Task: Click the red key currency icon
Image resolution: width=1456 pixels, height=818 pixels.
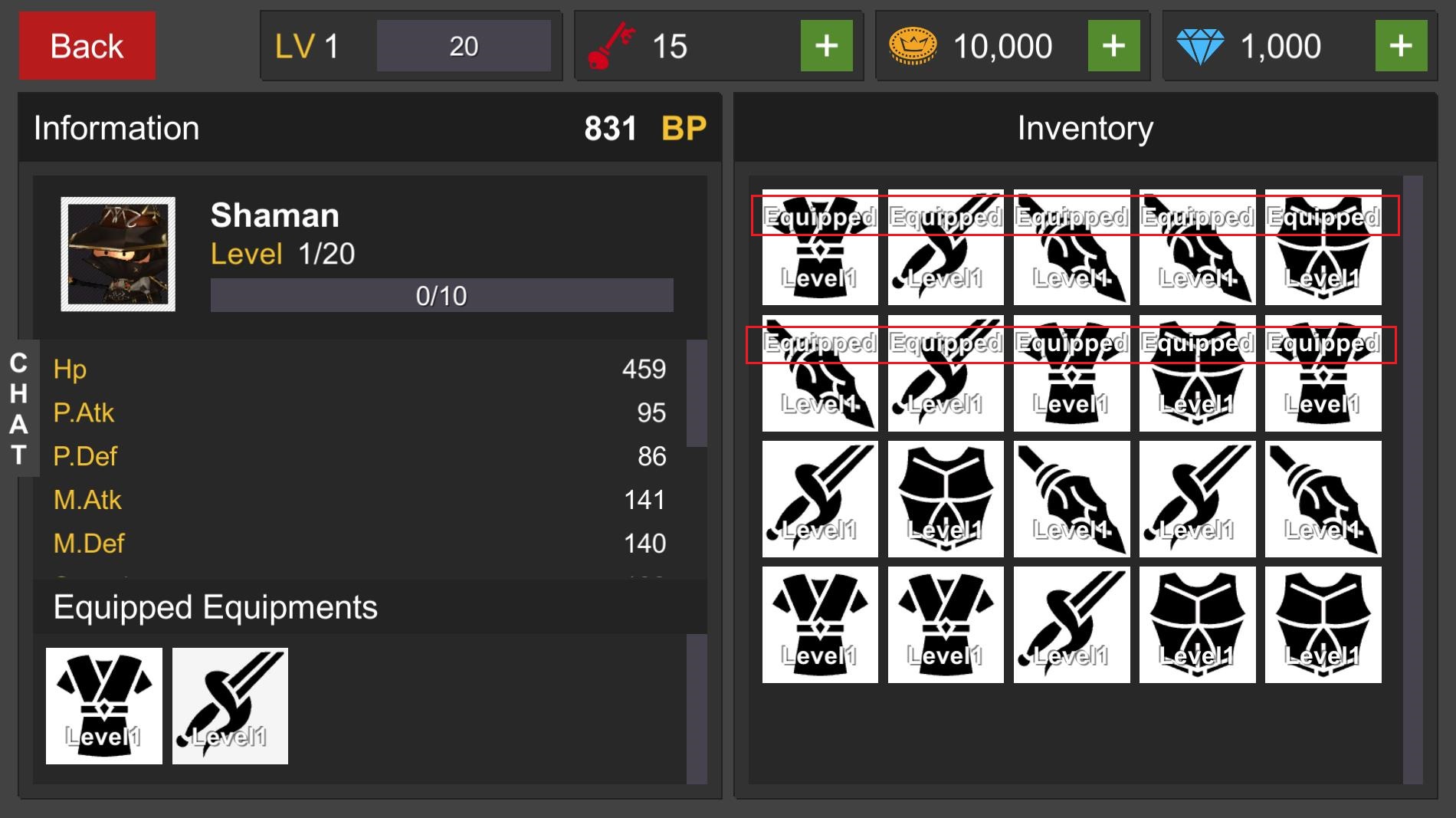Action: tap(613, 45)
